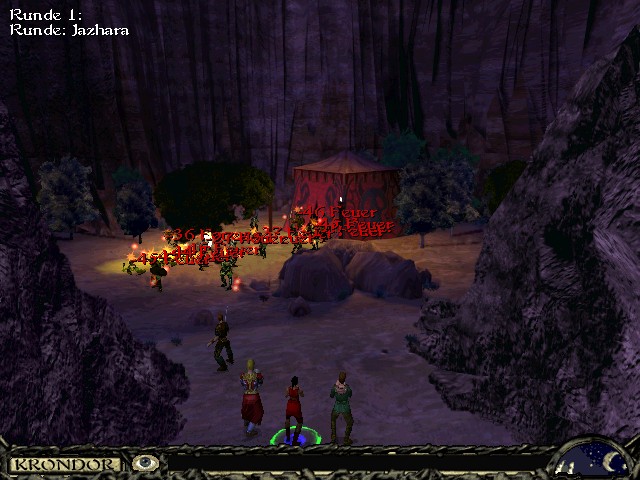Open the Krondor menu button
Image resolution: width=640 pixels, height=480 pixels.
click(65, 464)
